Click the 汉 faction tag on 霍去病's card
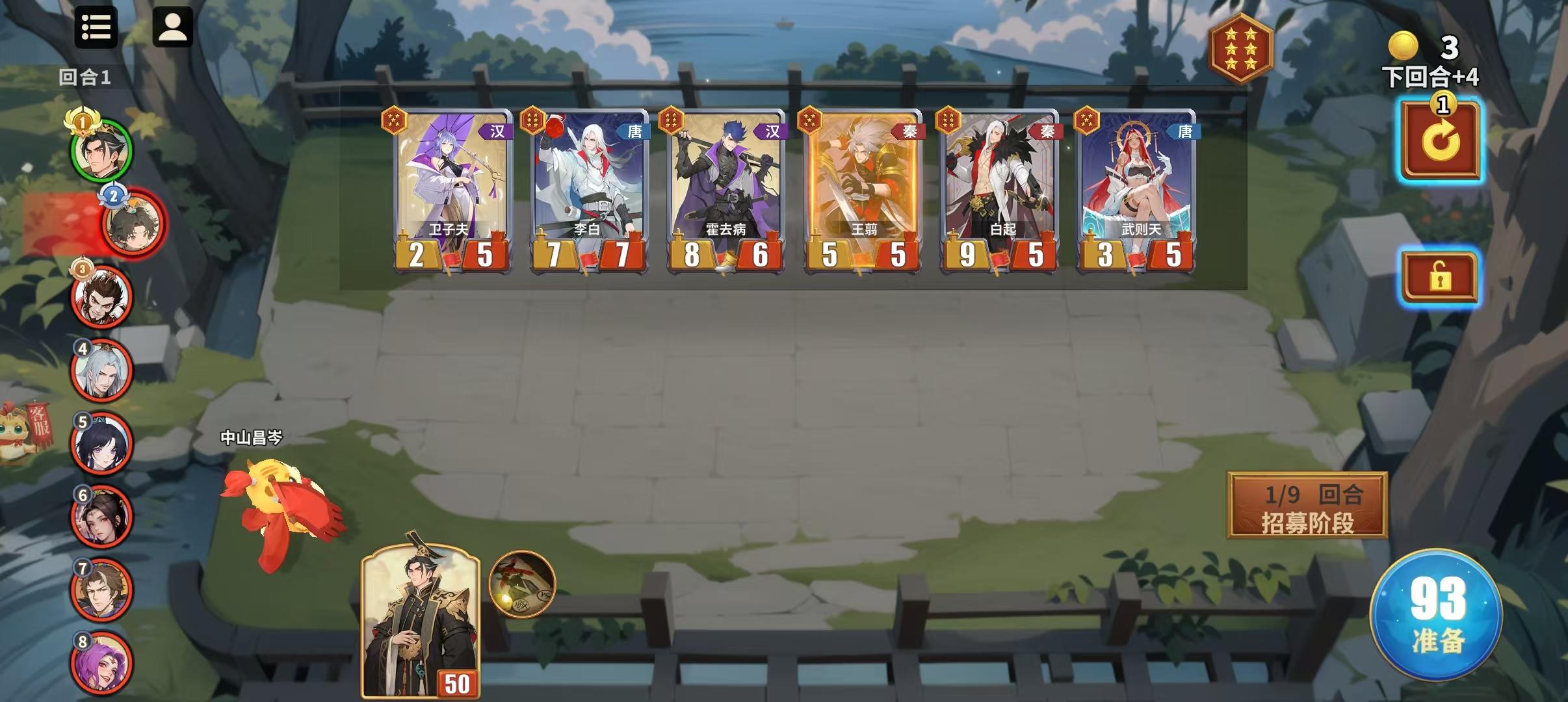 774,131
